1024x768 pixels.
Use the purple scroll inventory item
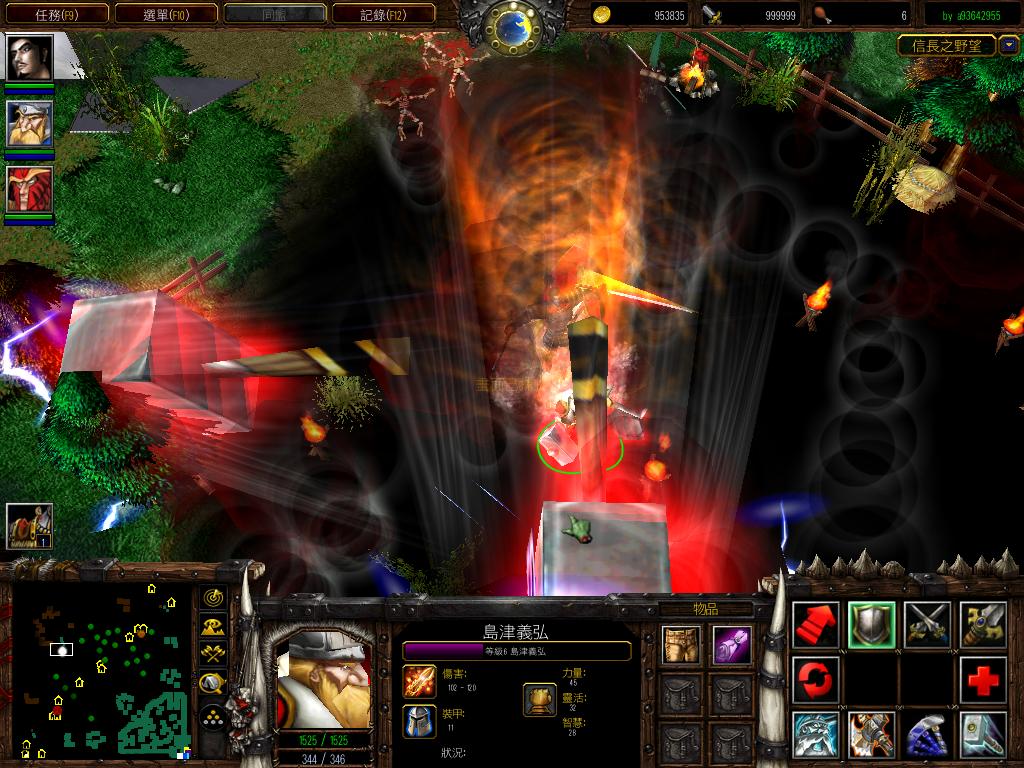click(731, 645)
